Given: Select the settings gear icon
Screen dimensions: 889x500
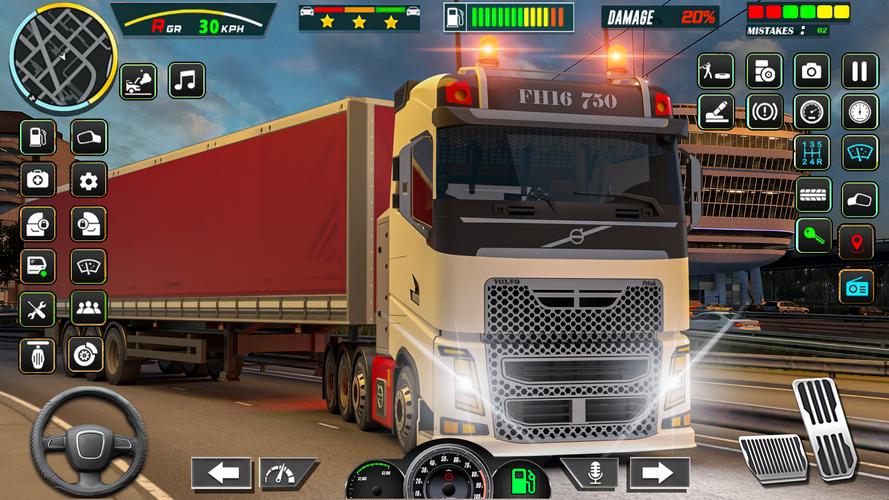Looking at the screenshot, I should click(x=89, y=180).
